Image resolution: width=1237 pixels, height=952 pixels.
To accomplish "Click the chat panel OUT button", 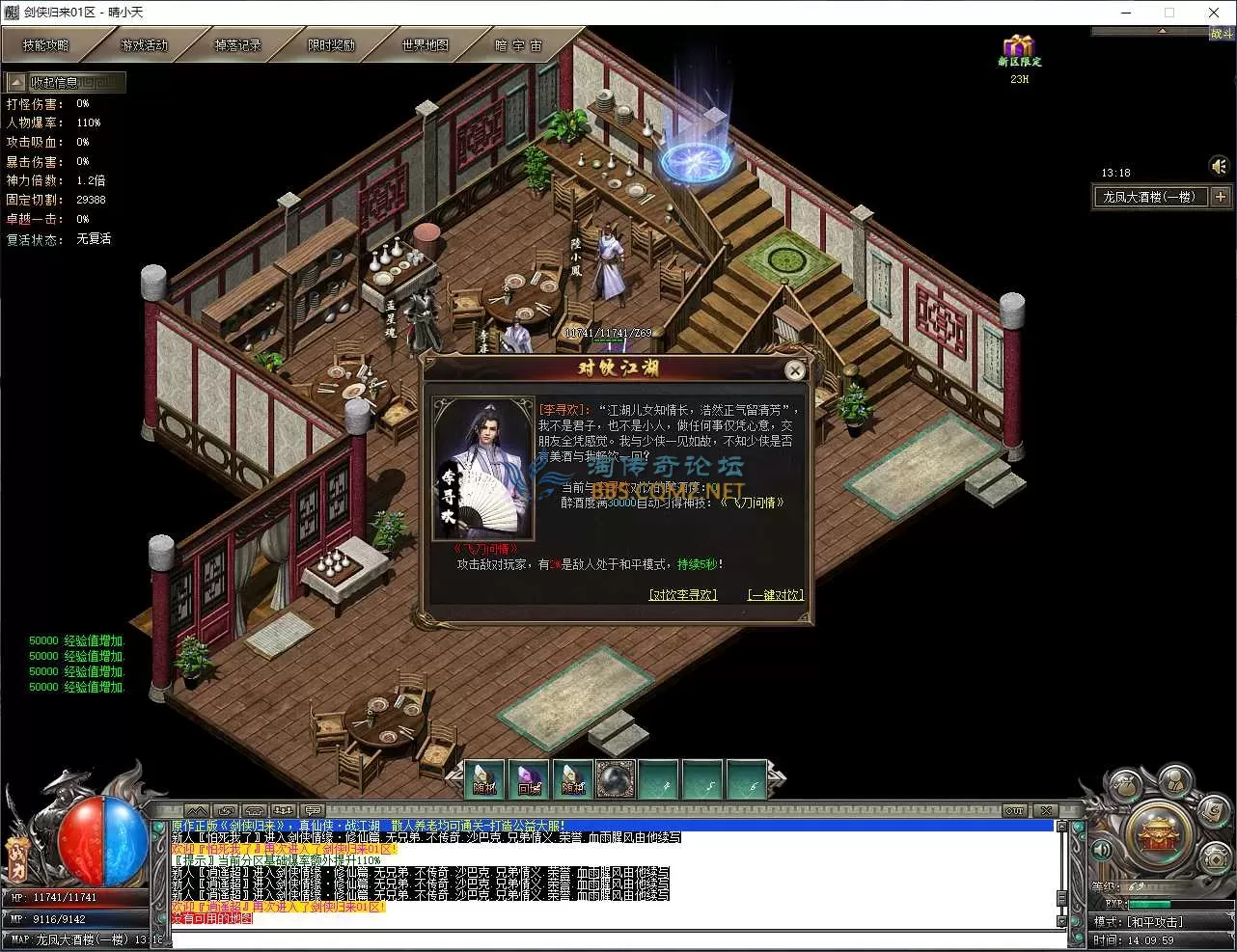I will (x=1015, y=810).
